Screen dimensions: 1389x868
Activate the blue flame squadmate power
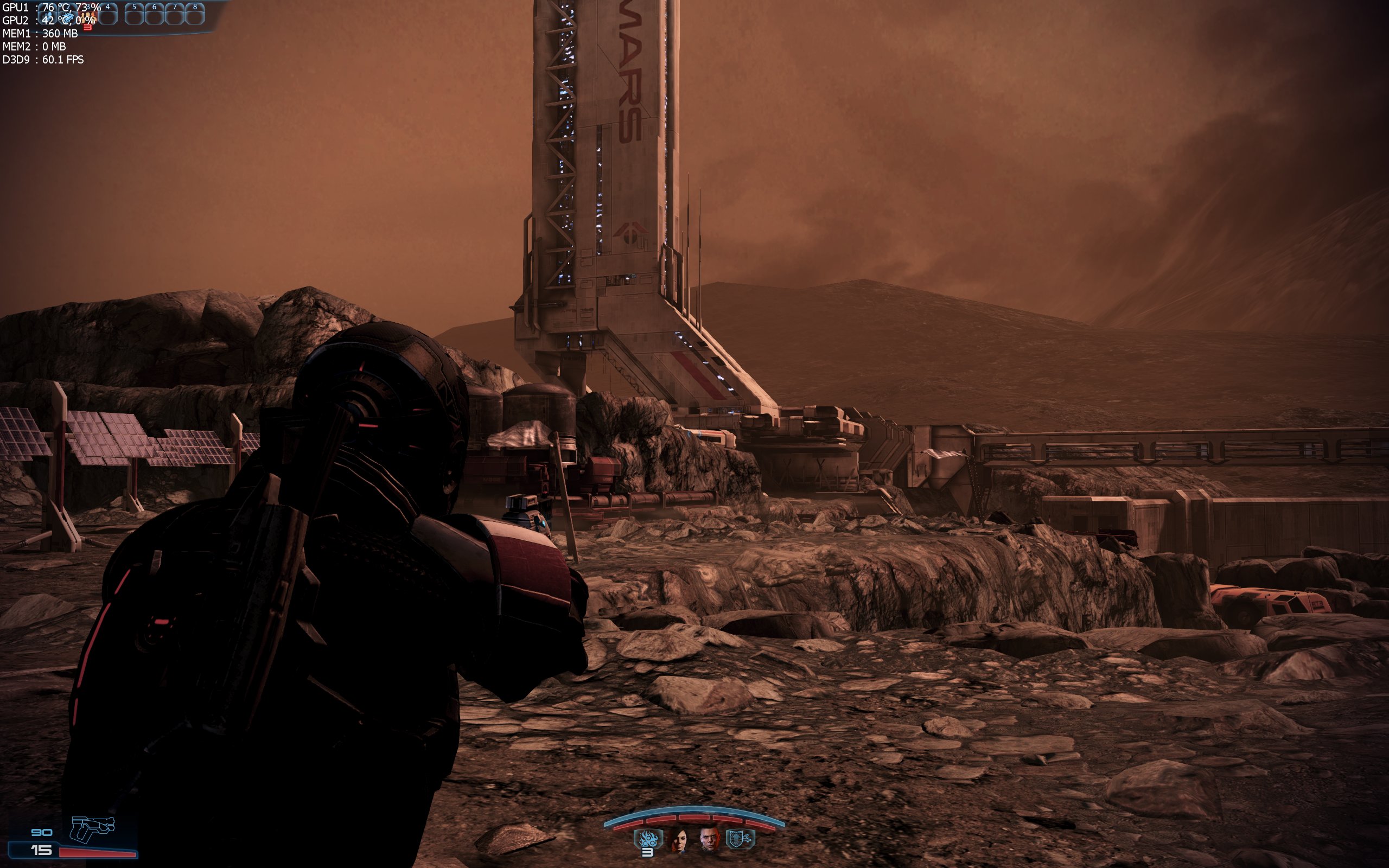(648, 839)
